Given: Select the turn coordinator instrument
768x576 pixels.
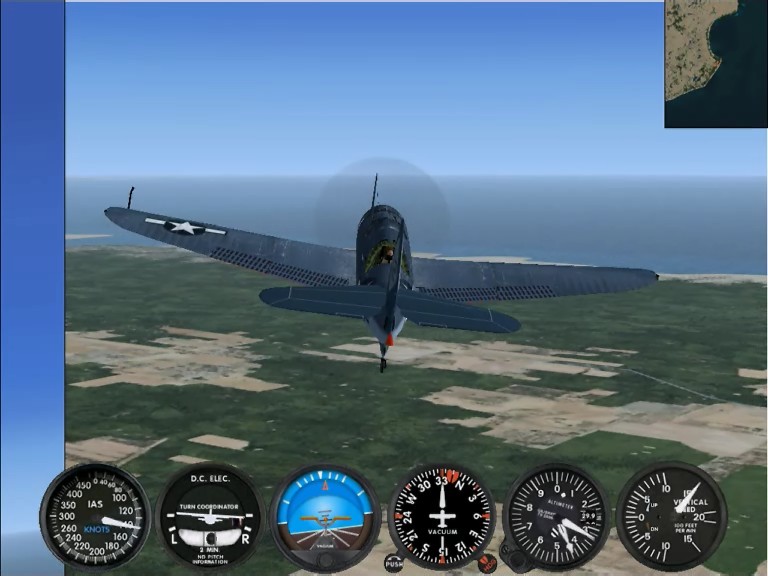Looking at the screenshot, I should point(210,516).
